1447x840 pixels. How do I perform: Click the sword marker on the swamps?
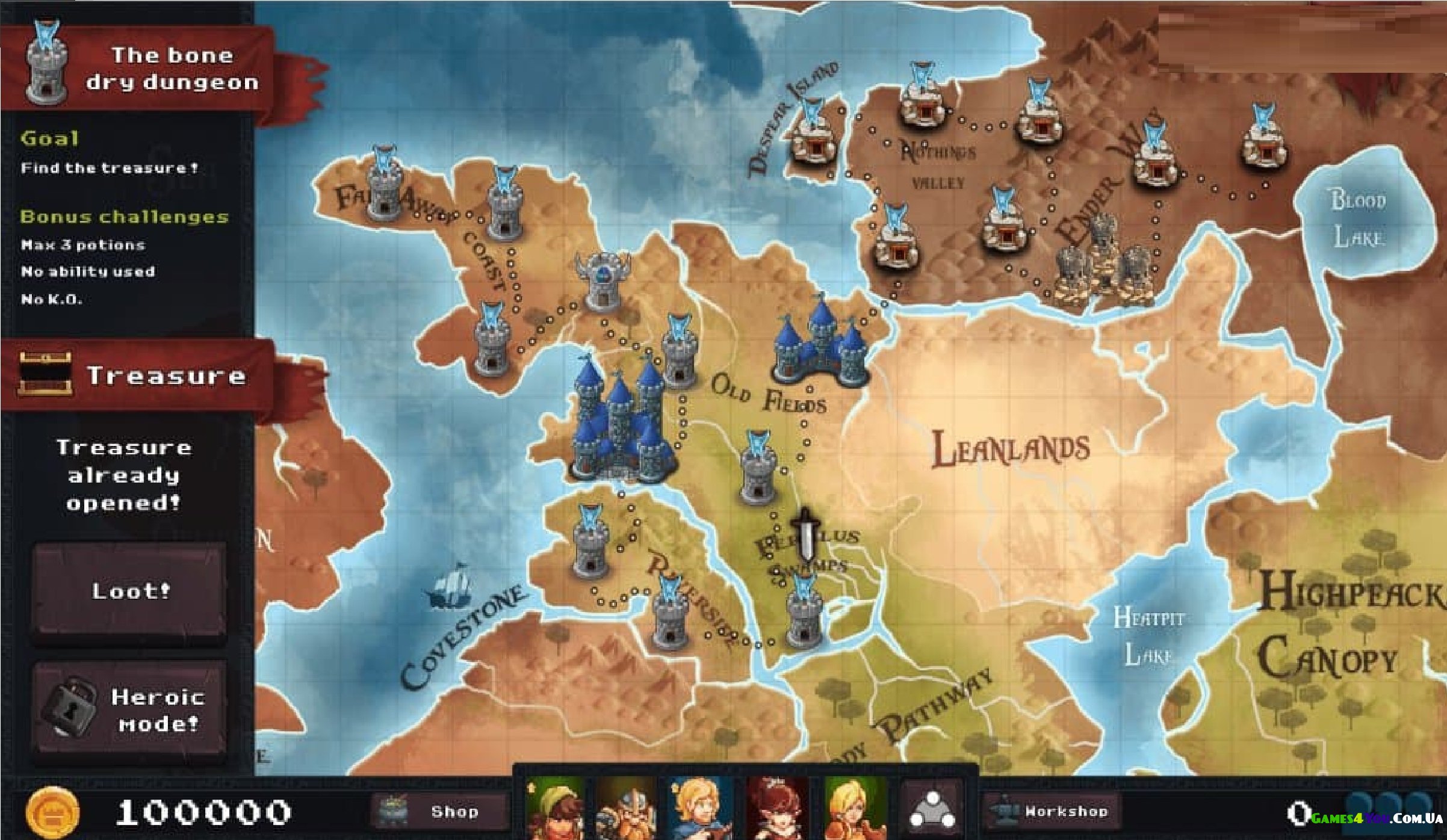coord(805,534)
